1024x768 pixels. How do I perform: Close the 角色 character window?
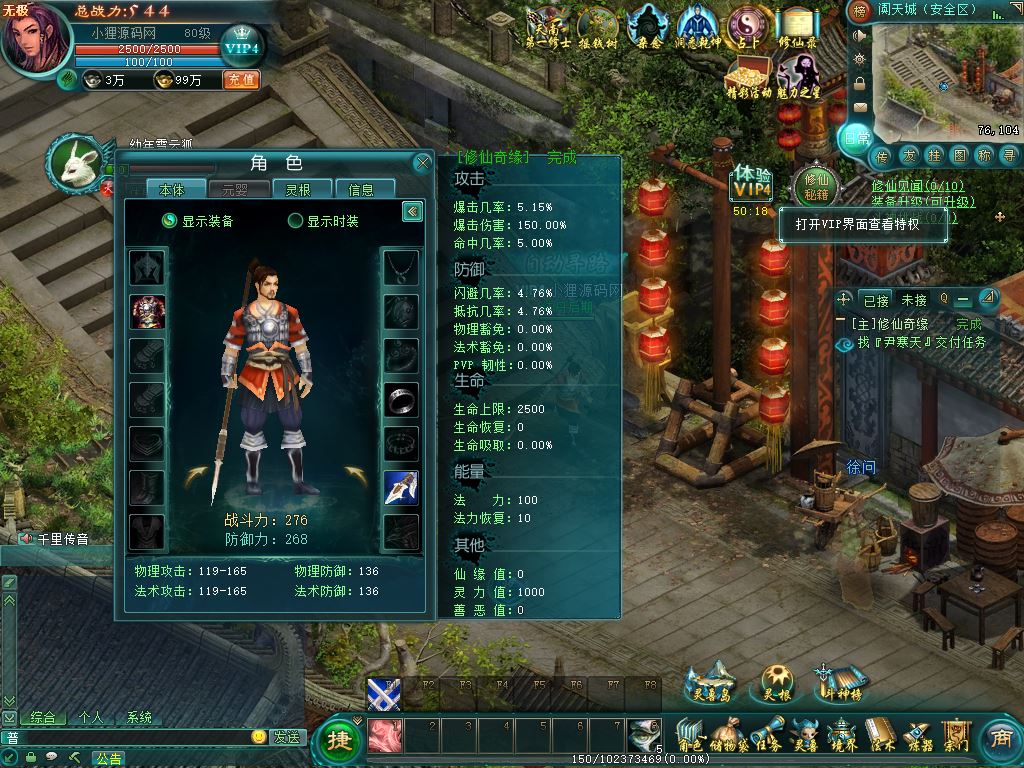click(423, 163)
